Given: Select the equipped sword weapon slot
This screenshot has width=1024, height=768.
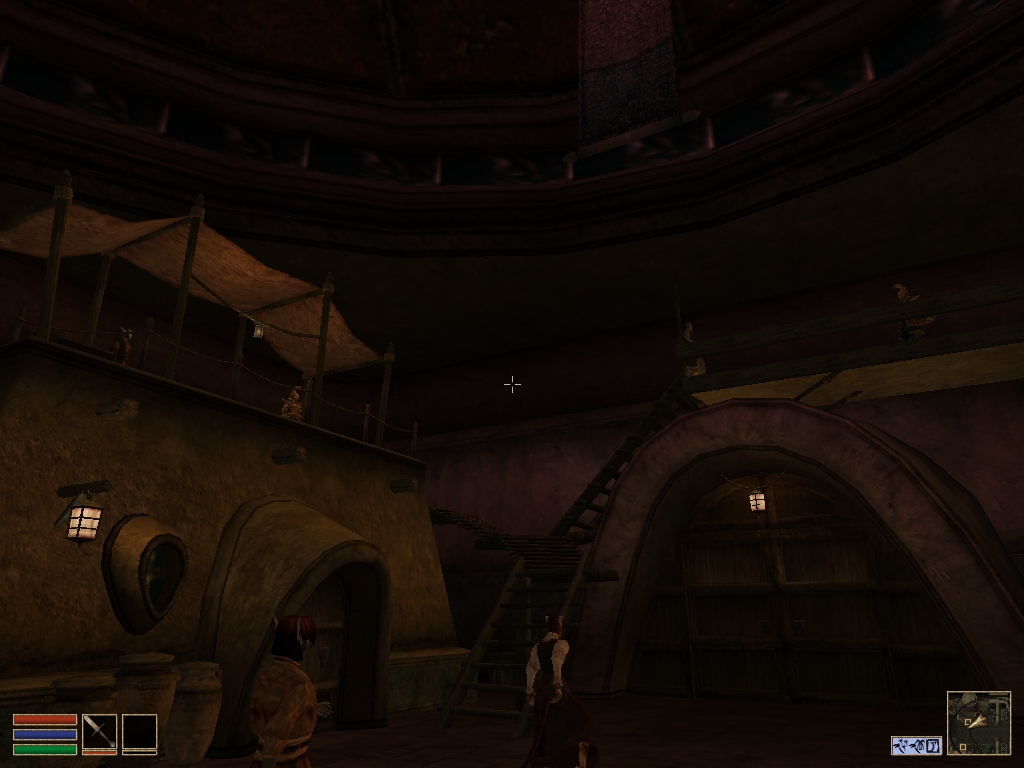Looking at the screenshot, I should 99,731.
